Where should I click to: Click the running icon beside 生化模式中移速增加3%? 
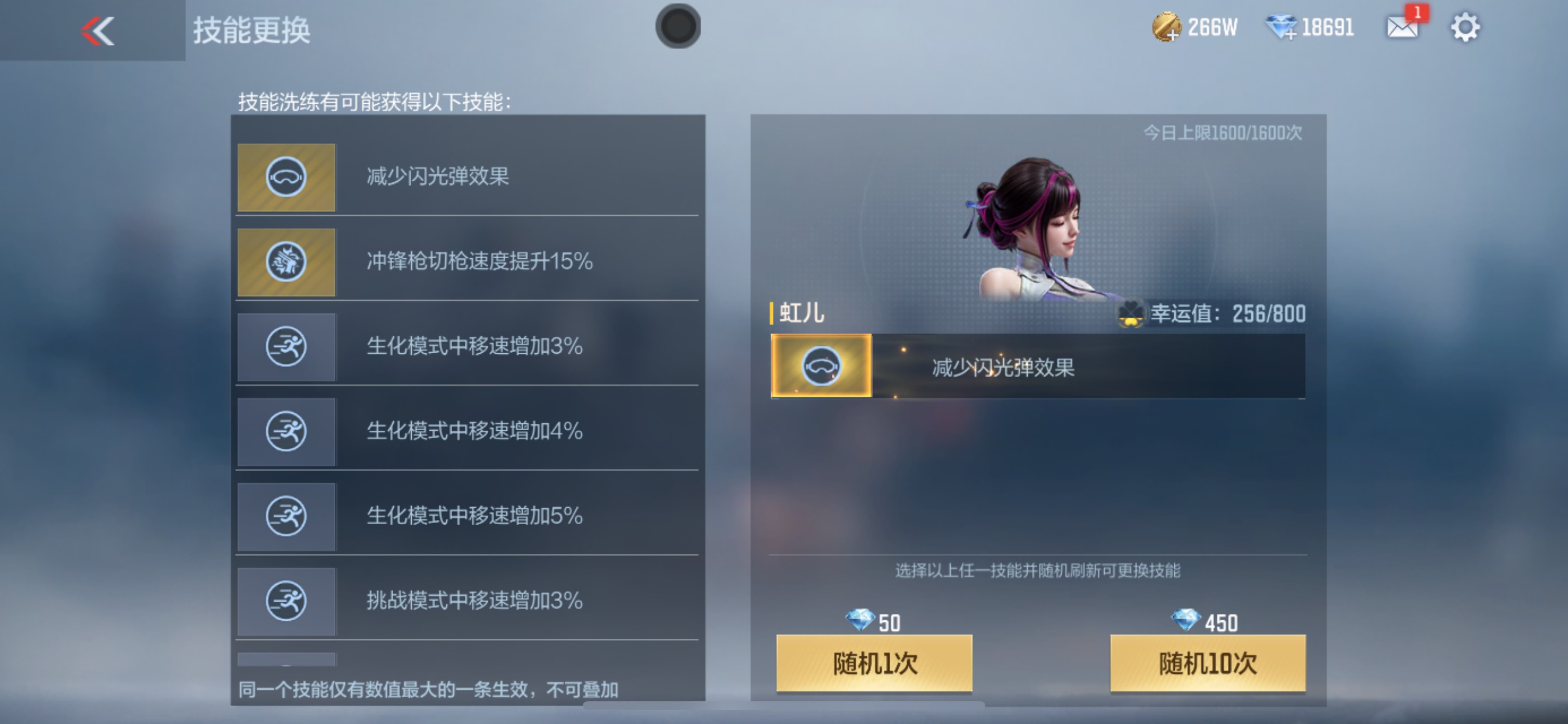tap(286, 347)
